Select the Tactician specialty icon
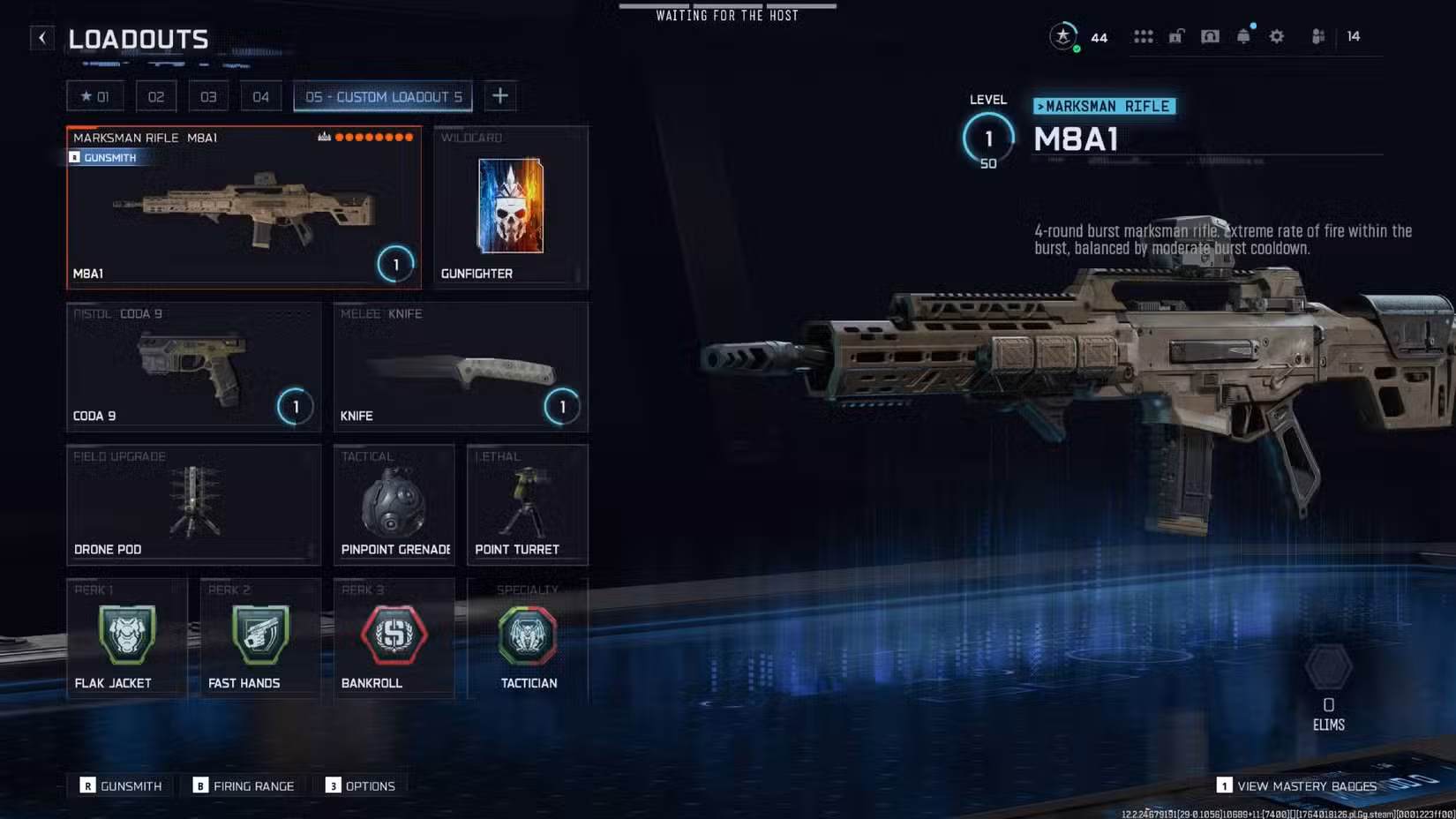1456x819 pixels. pyautogui.click(x=527, y=634)
